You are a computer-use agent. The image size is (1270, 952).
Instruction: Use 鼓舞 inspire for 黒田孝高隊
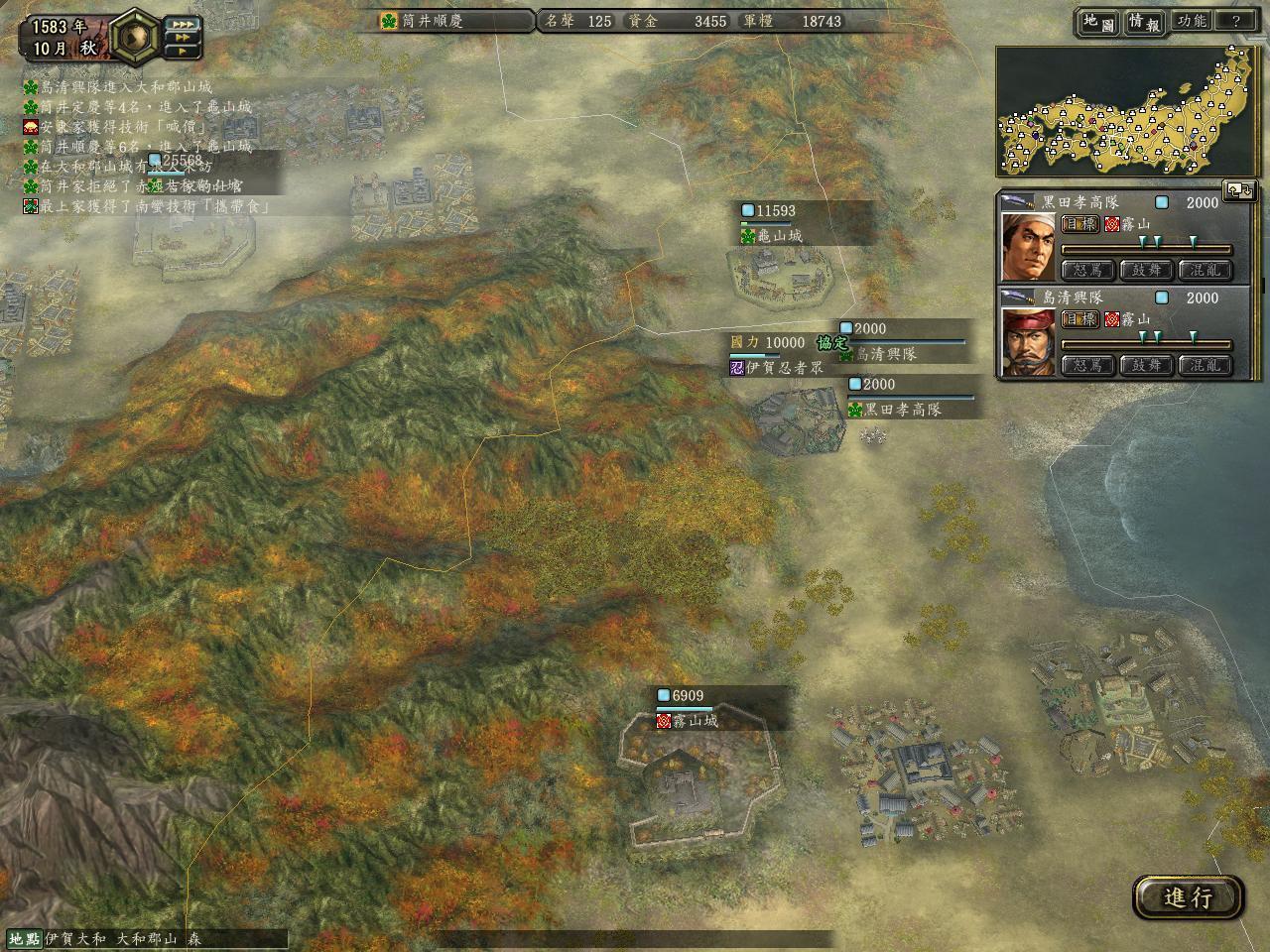(x=1146, y=270)
